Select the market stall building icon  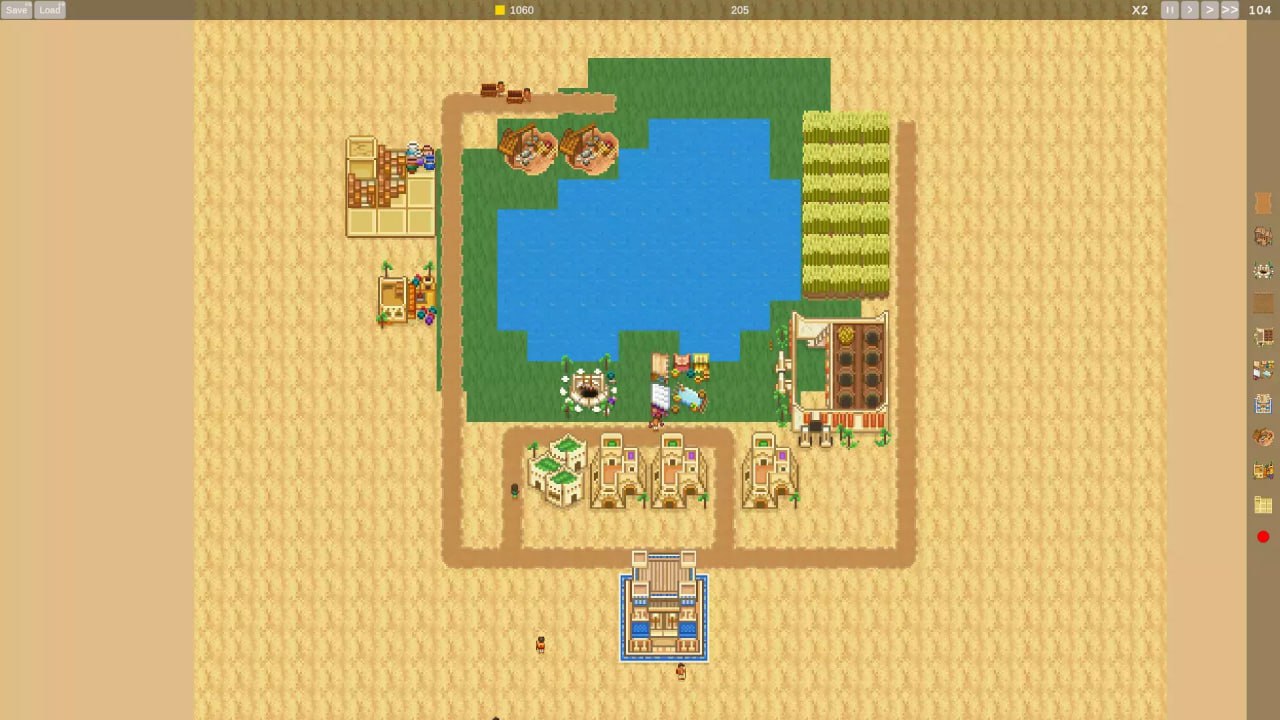[x=1263, y=371]
